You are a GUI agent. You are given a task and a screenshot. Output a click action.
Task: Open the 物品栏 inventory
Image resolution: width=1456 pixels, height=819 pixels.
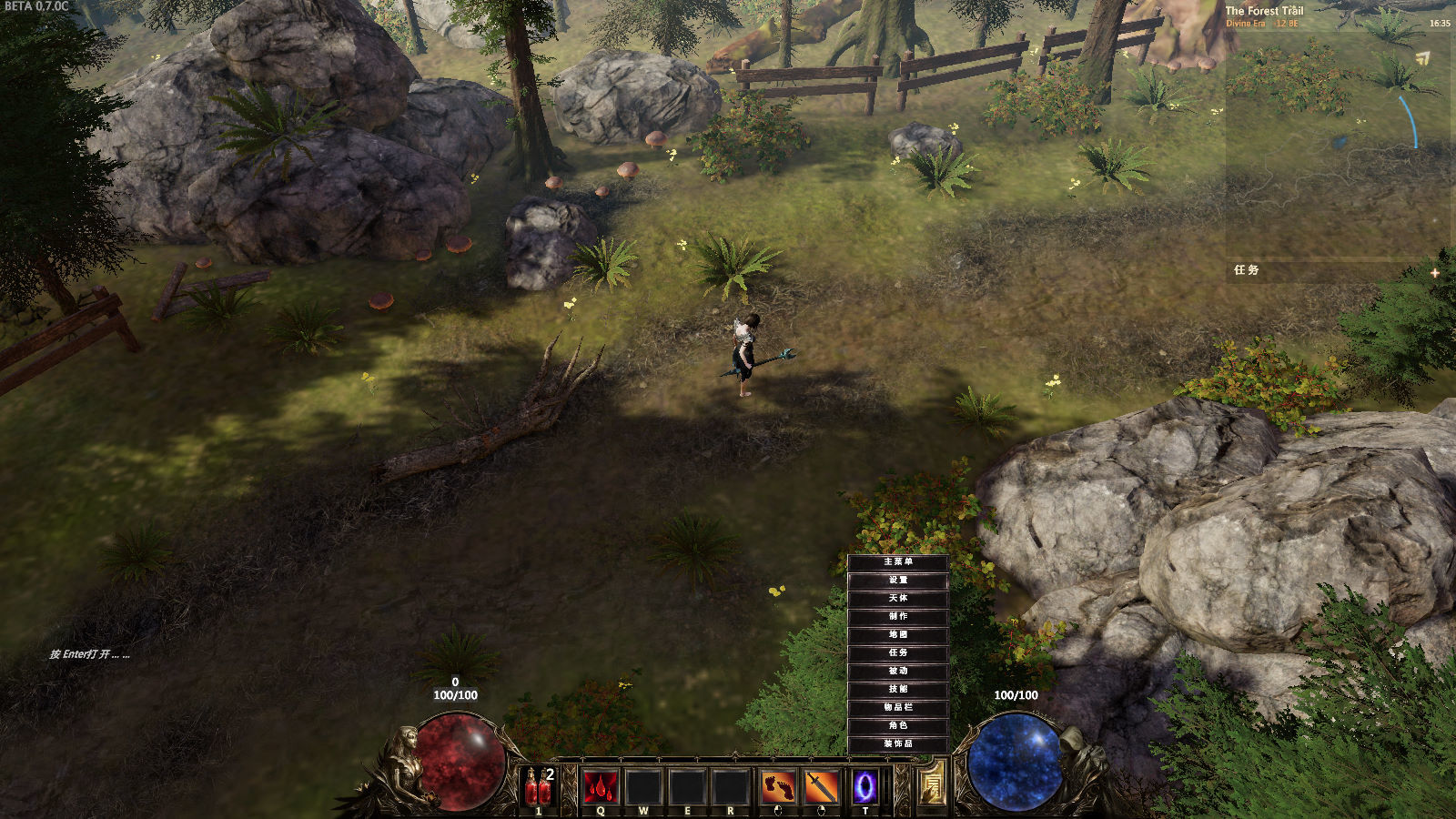pos(898,708)
